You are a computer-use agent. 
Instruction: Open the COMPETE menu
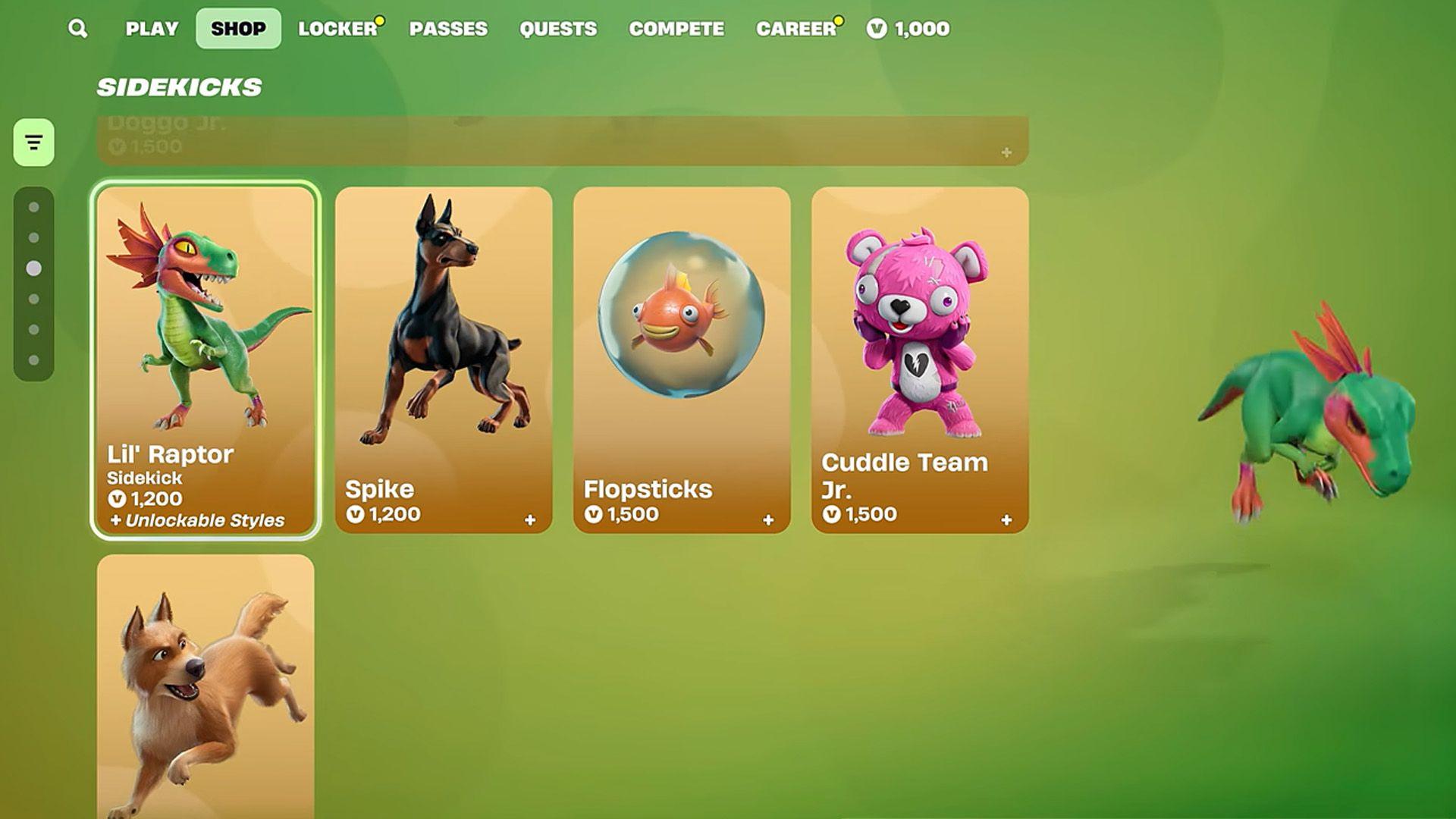pos(676,28)
